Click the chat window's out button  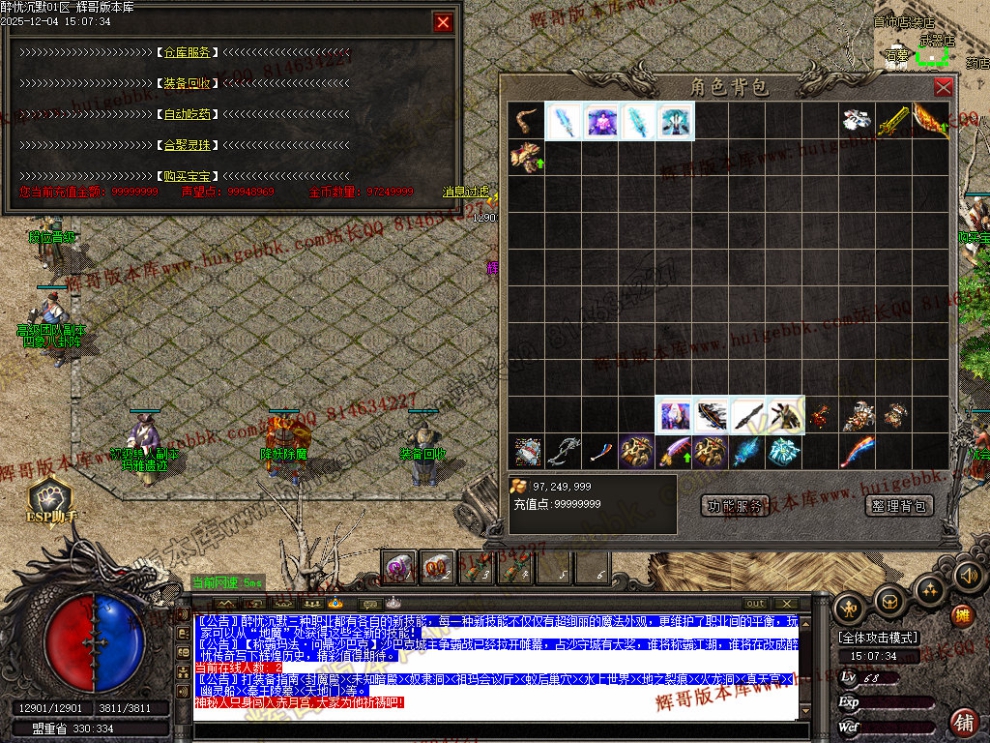tap(756, 604)
